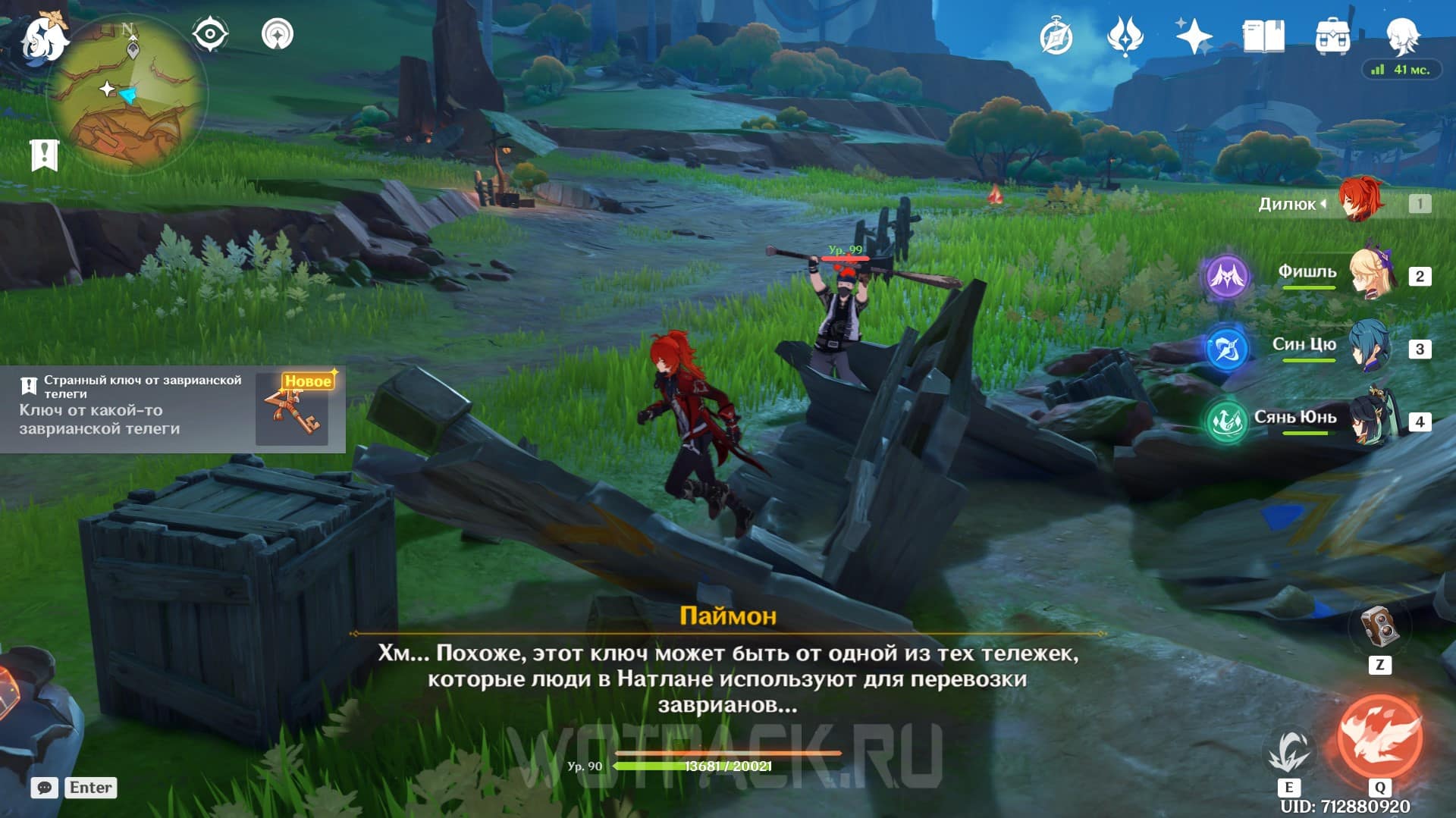Activate Diluc's fiery elemental burst
Viewport: 1456px width, 818px height.
(1380, 737)
